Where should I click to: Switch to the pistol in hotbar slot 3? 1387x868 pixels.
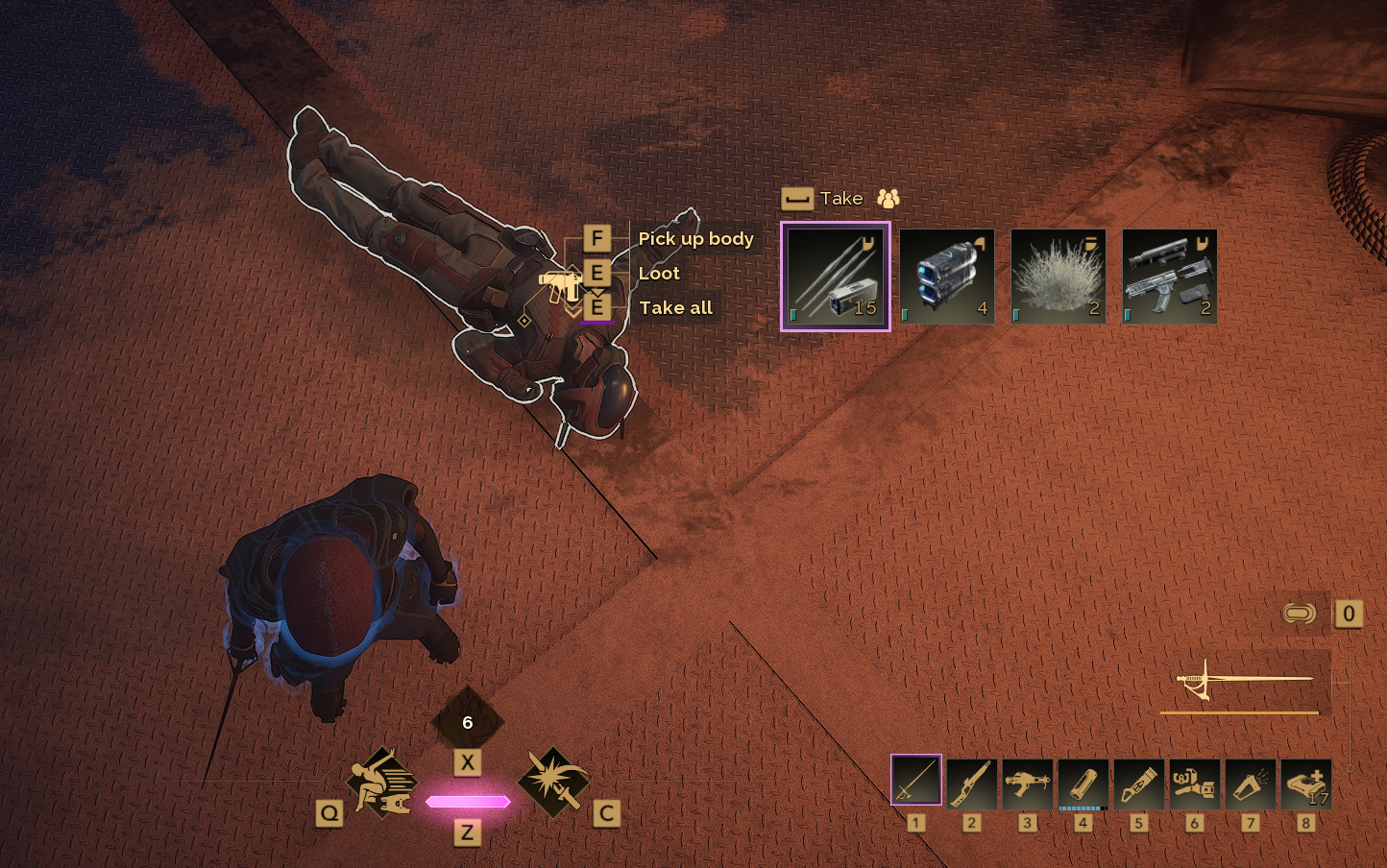[x=1027, y=784]
